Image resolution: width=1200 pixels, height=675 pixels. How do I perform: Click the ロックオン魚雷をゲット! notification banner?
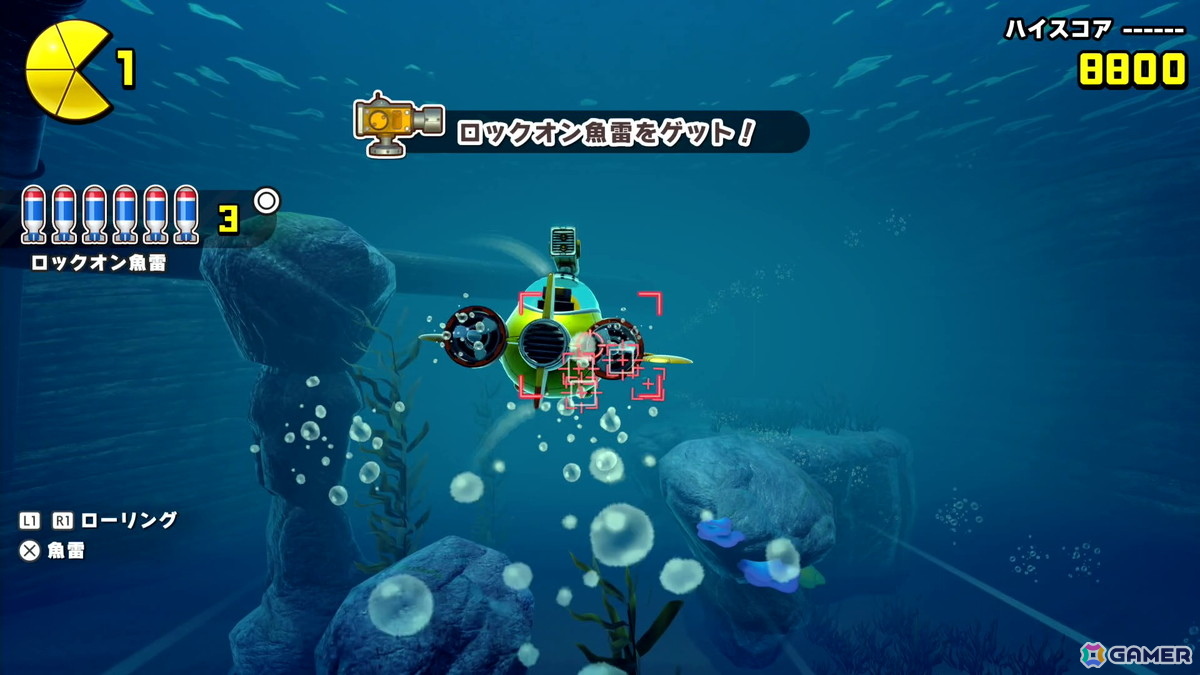[605, 132]
